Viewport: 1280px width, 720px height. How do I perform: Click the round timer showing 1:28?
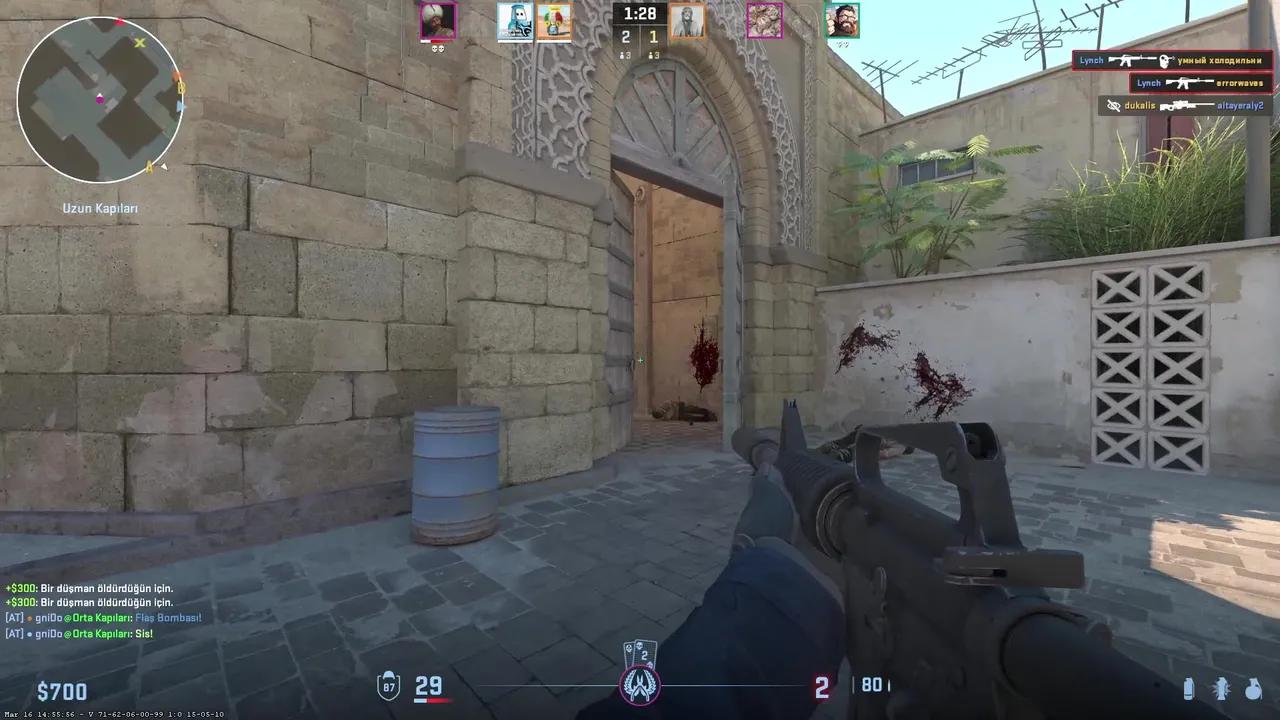[x=640, y=14]
